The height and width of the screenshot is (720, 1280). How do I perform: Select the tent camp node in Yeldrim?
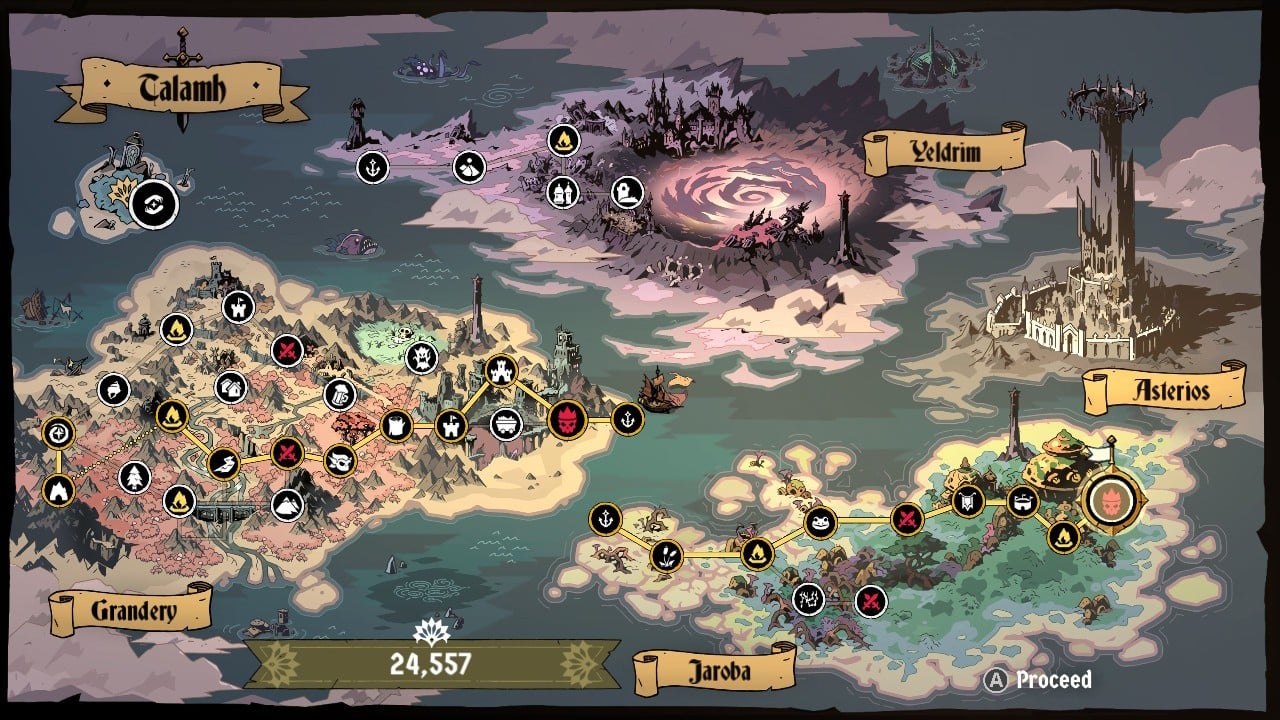[469, 167]
